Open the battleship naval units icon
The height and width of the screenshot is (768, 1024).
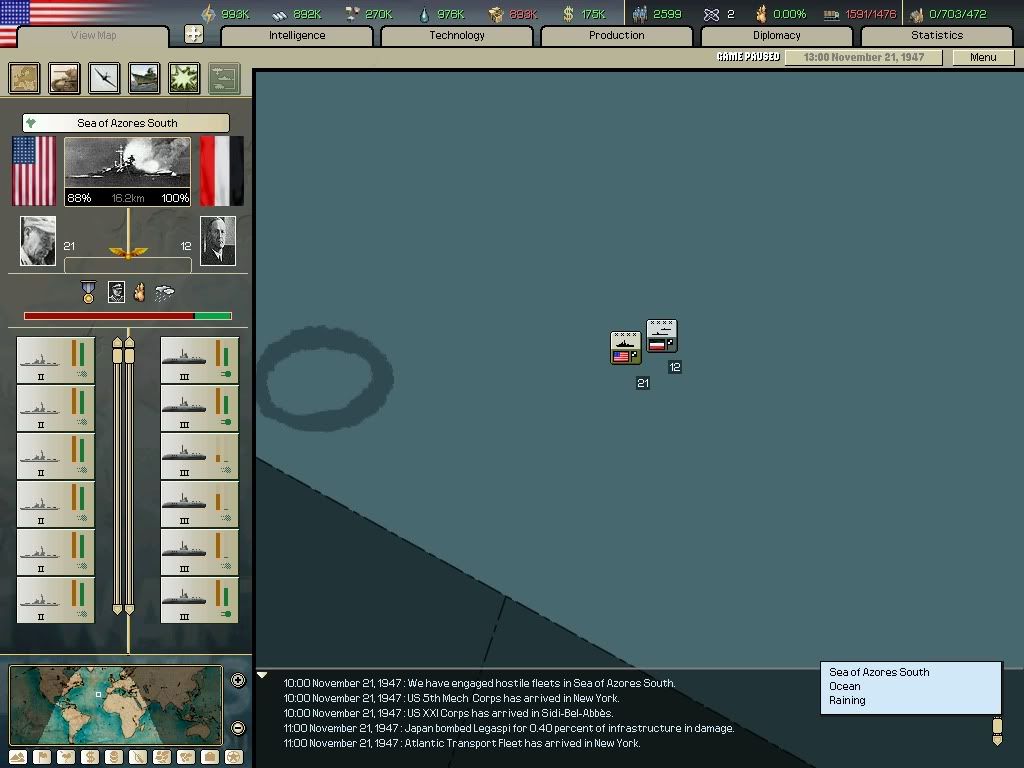tap(144, 78)
